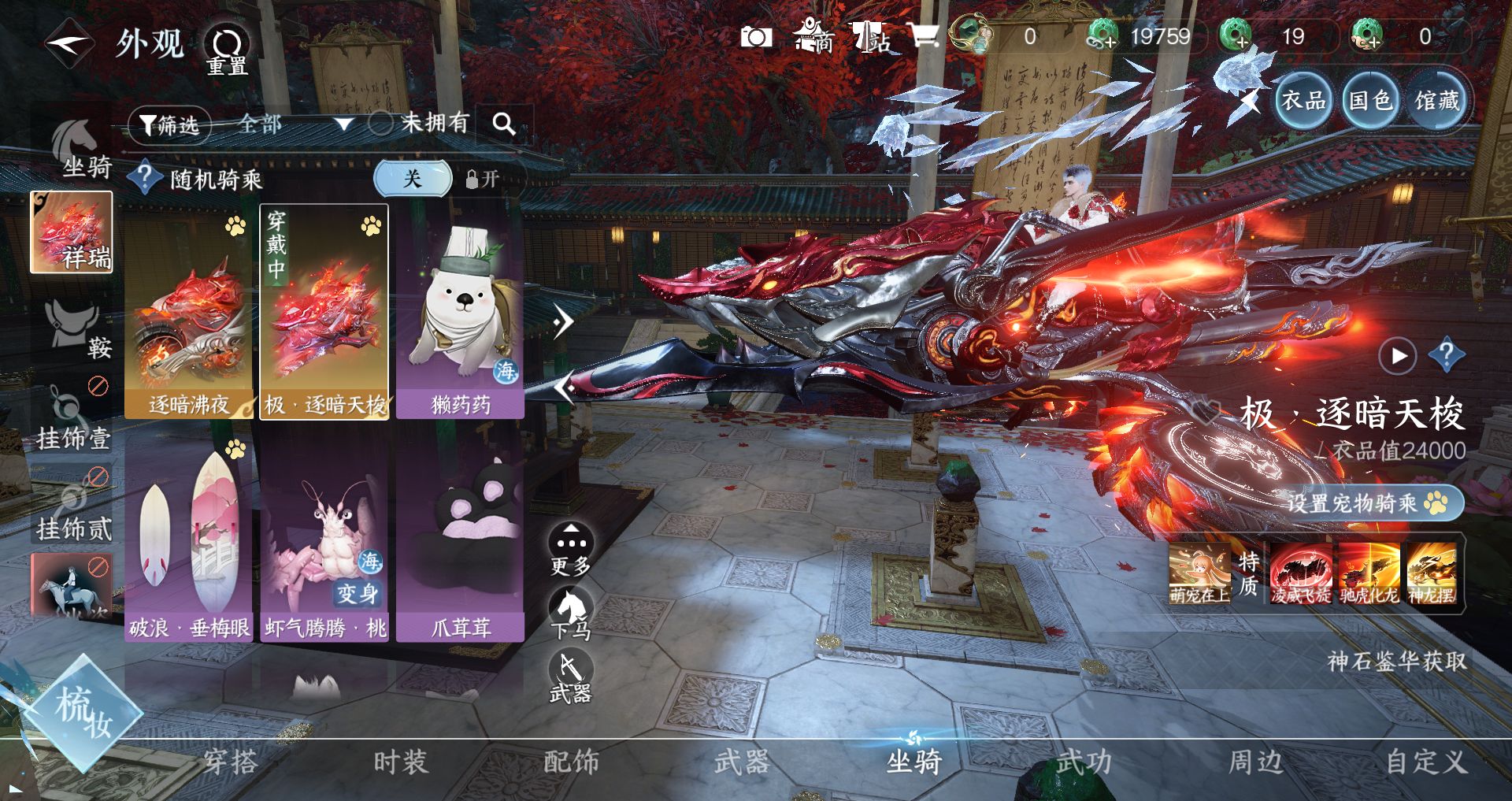Open the camera screenshot mode
Viewport: 1512px width, 801px height.
point(756,37)
